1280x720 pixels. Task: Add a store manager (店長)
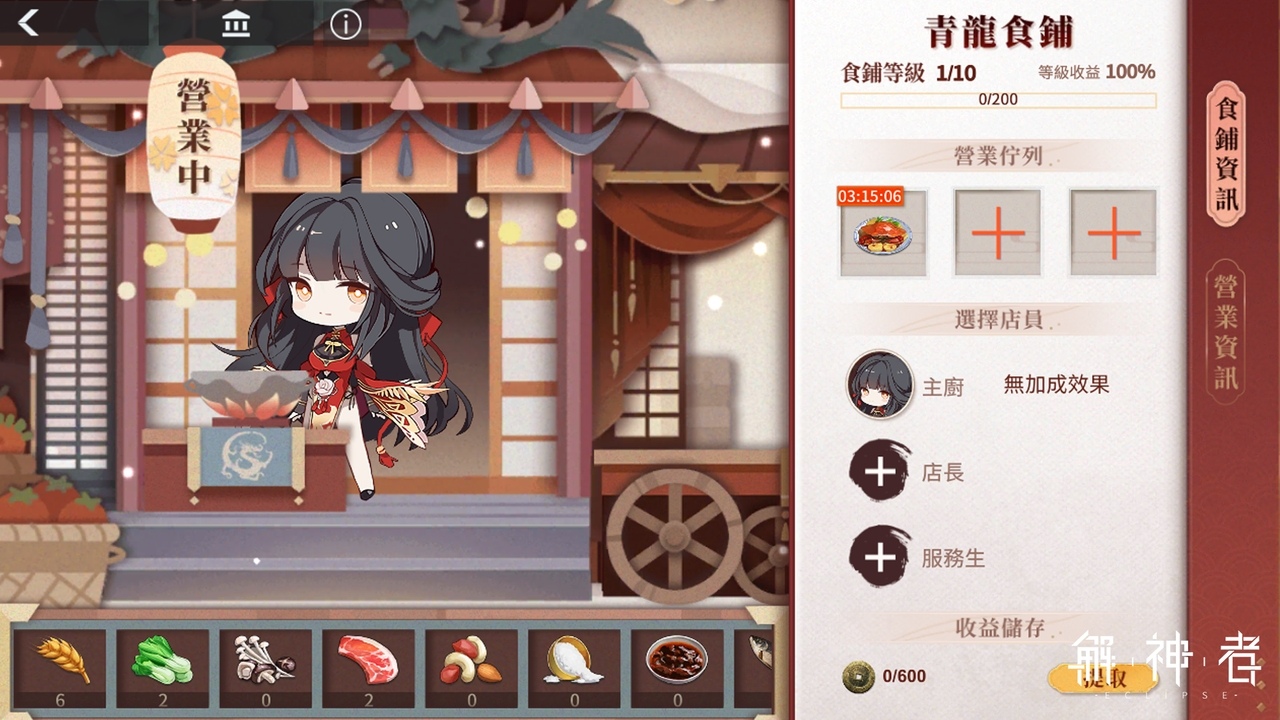point(880,472)
